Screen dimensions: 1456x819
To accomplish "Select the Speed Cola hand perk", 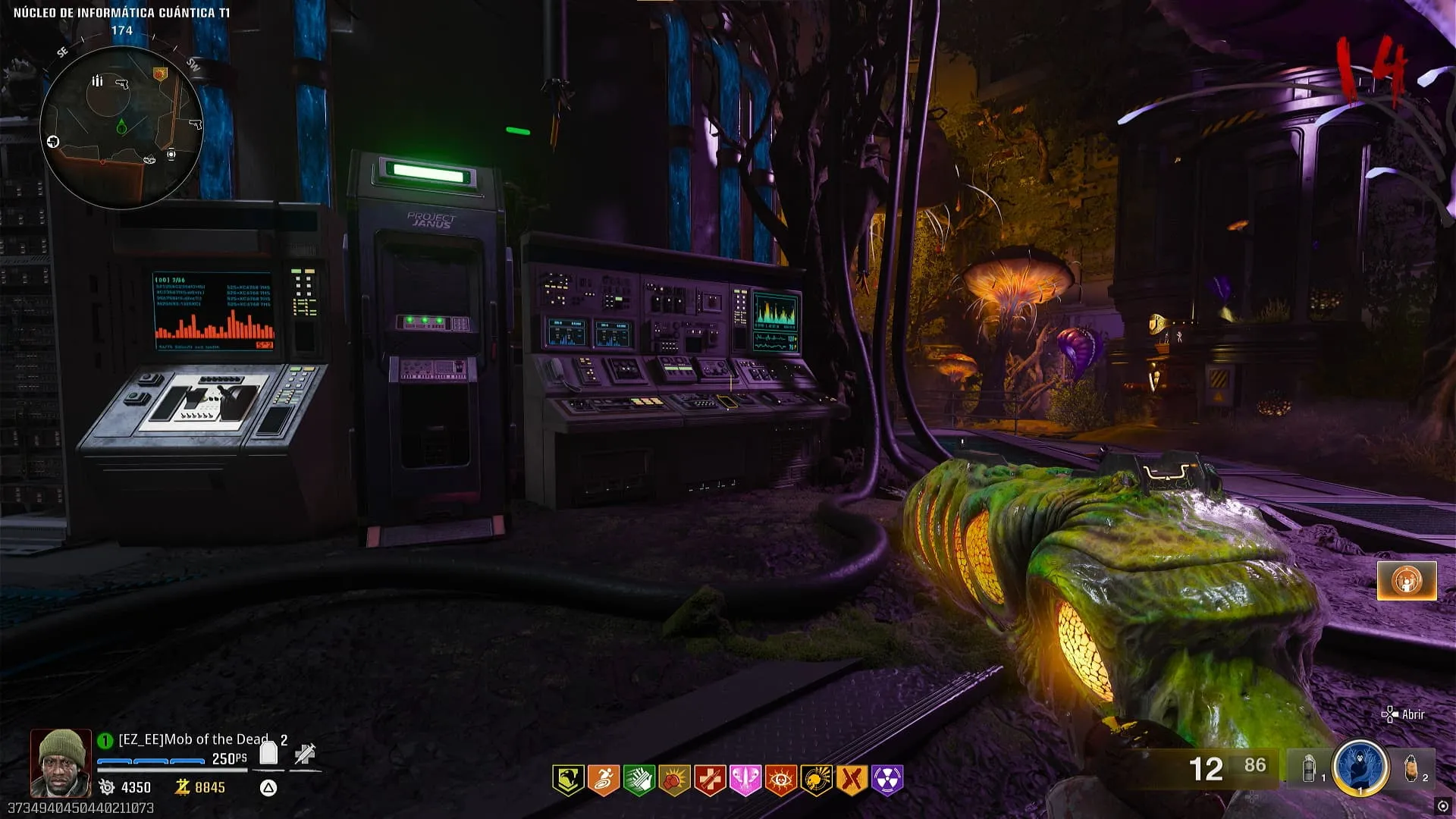I will 639,780.
